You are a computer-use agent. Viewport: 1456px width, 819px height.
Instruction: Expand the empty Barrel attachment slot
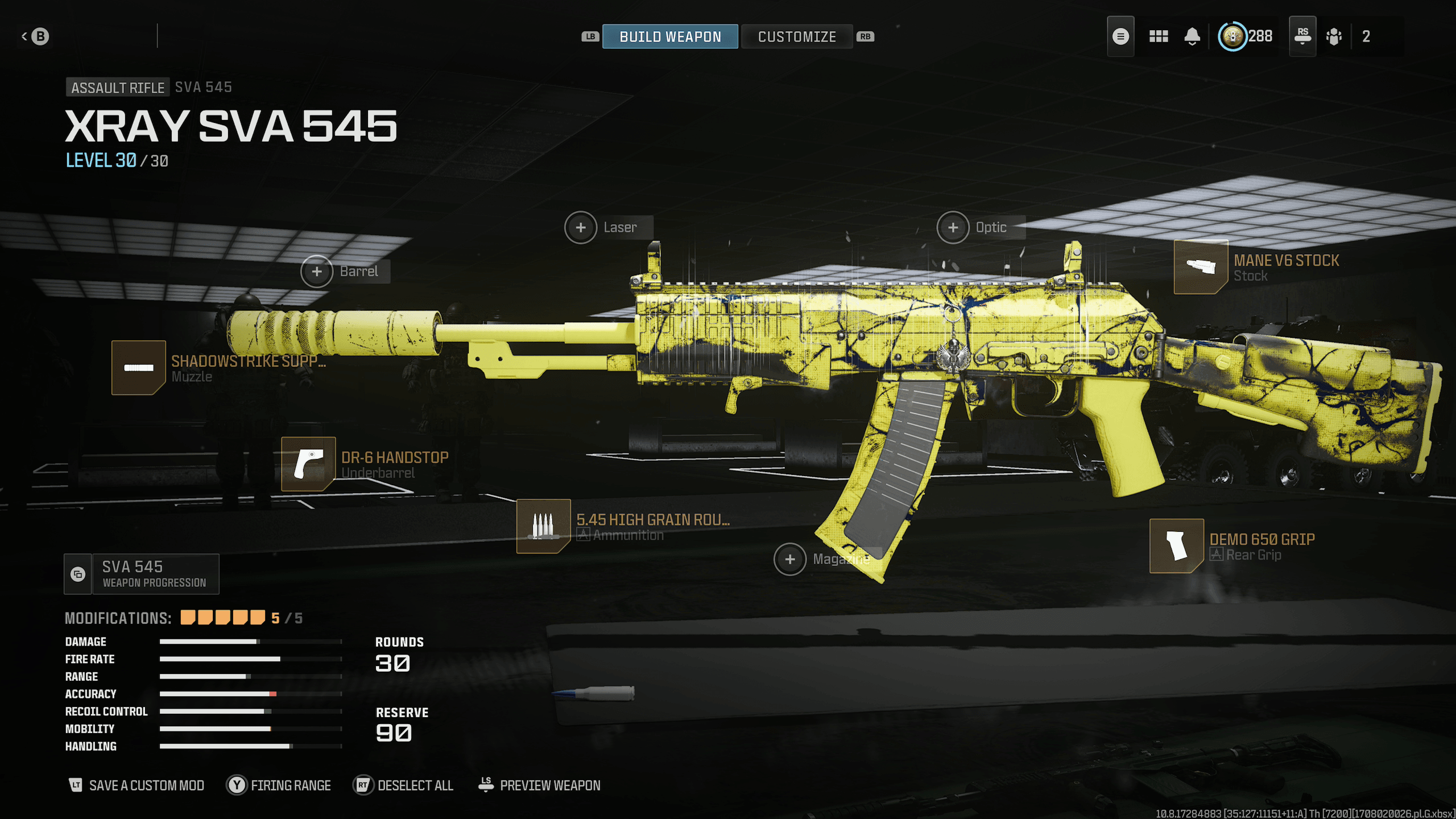click(316, 271)
